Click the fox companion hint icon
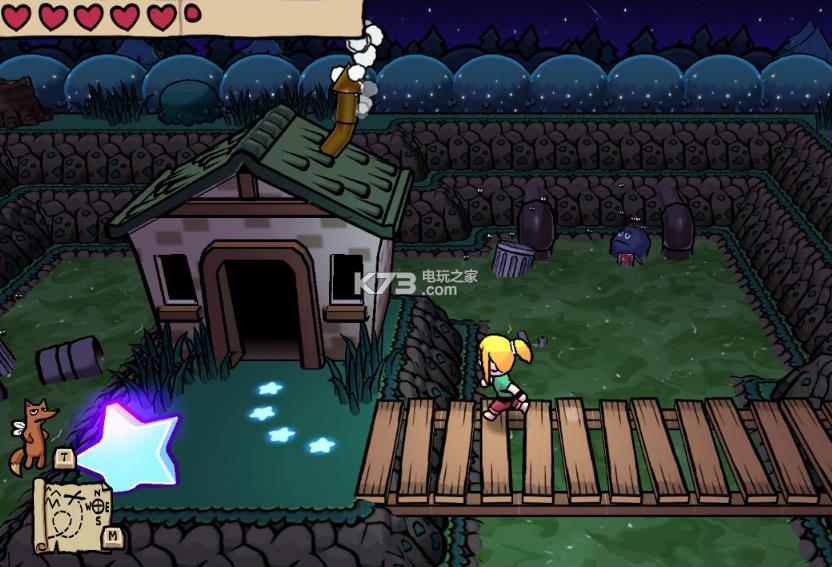This screenshot has width=832, height=567. [32, 434]
